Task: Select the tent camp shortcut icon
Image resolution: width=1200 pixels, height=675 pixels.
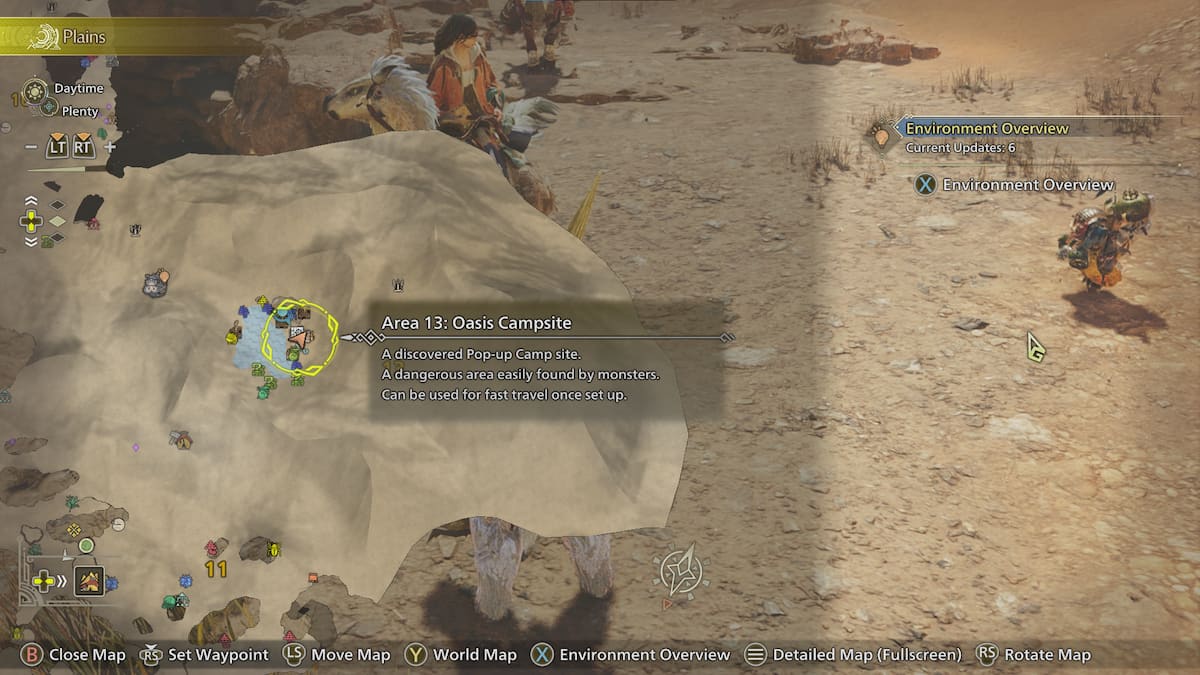Action: (x=88, y=580)
